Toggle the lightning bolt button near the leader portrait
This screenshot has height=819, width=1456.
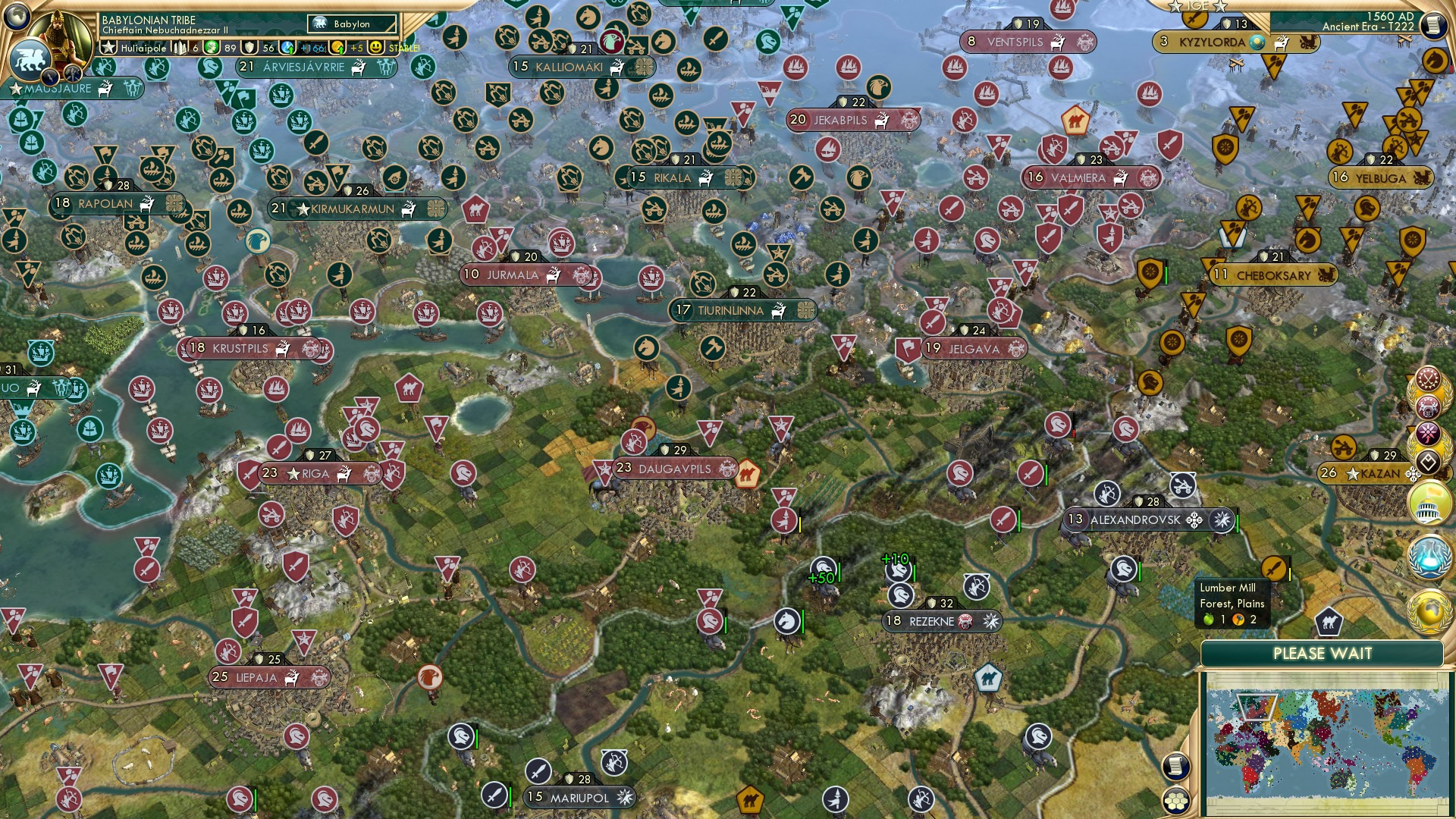tap(52, 75)
